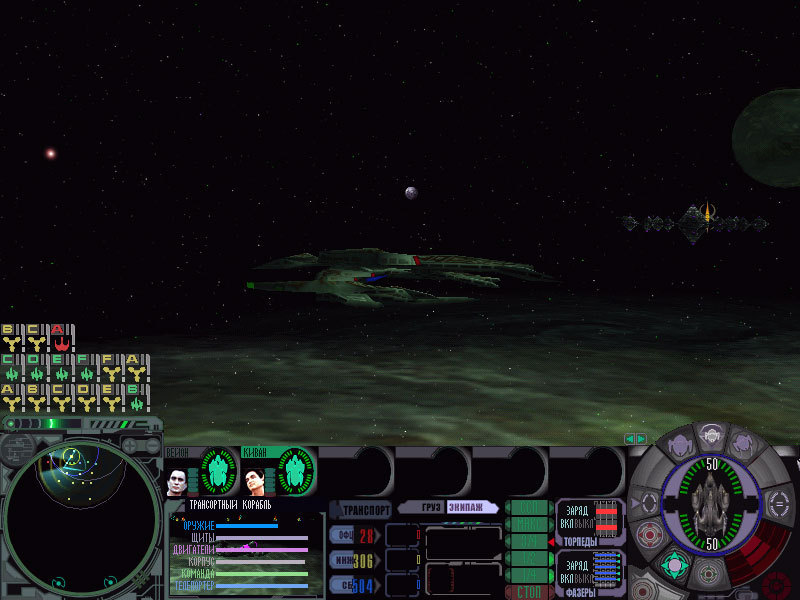This screenshot has width=800, height=600.
Task: Click the red Стоп button
Action: pos(528,592)
